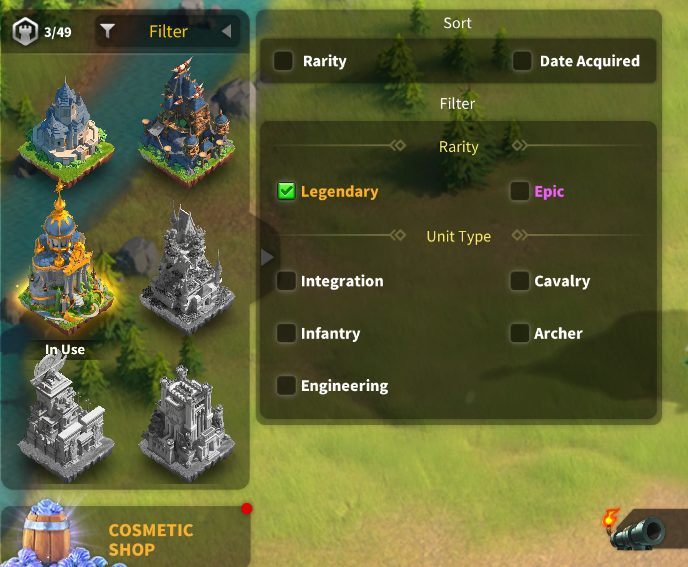Screen dimensions: 688x567
Task: Check the Engineering unit type filter
Action: (287, 385)
